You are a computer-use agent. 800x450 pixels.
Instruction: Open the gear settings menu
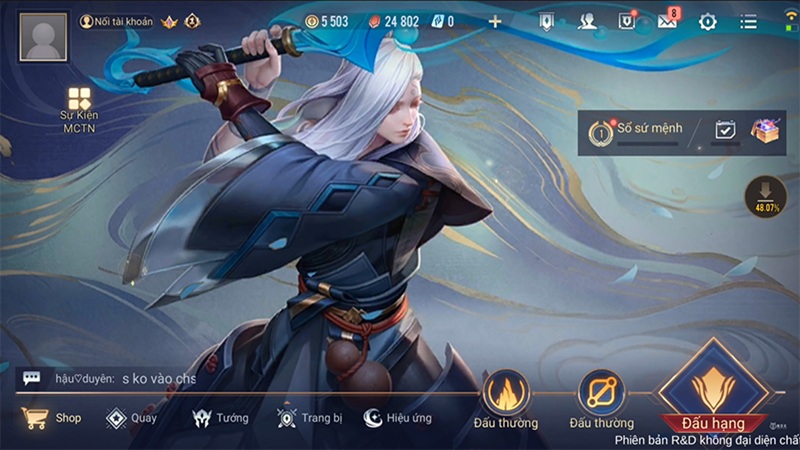[708, 21]
